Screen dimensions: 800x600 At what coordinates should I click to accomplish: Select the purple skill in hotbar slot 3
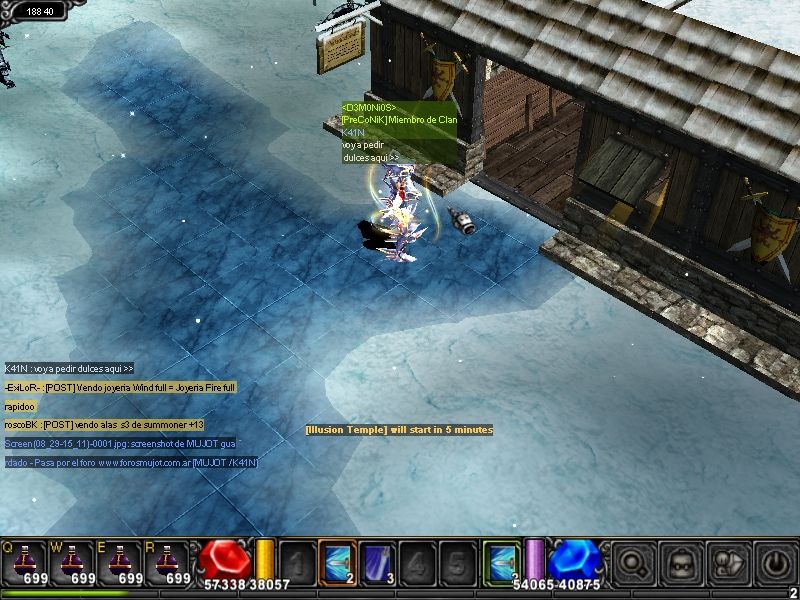tap(377, 562)
